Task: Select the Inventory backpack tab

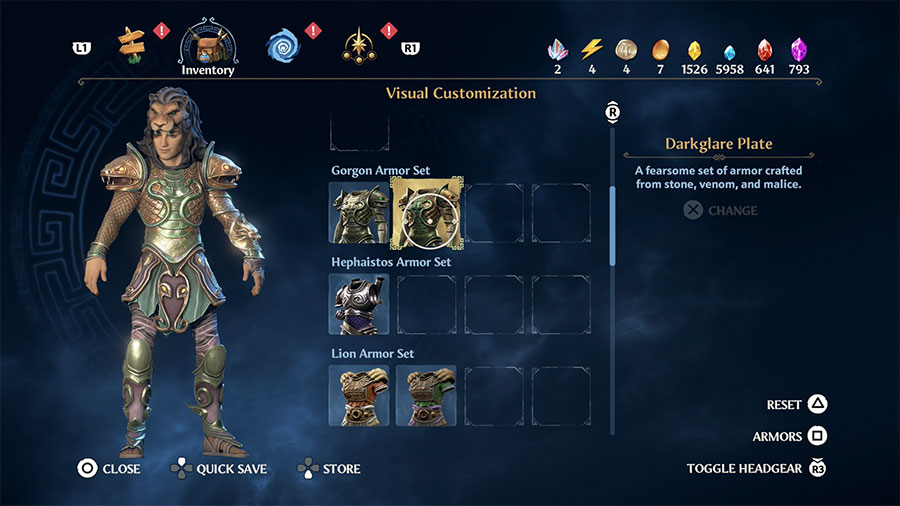Action: [x=208, y=45]
